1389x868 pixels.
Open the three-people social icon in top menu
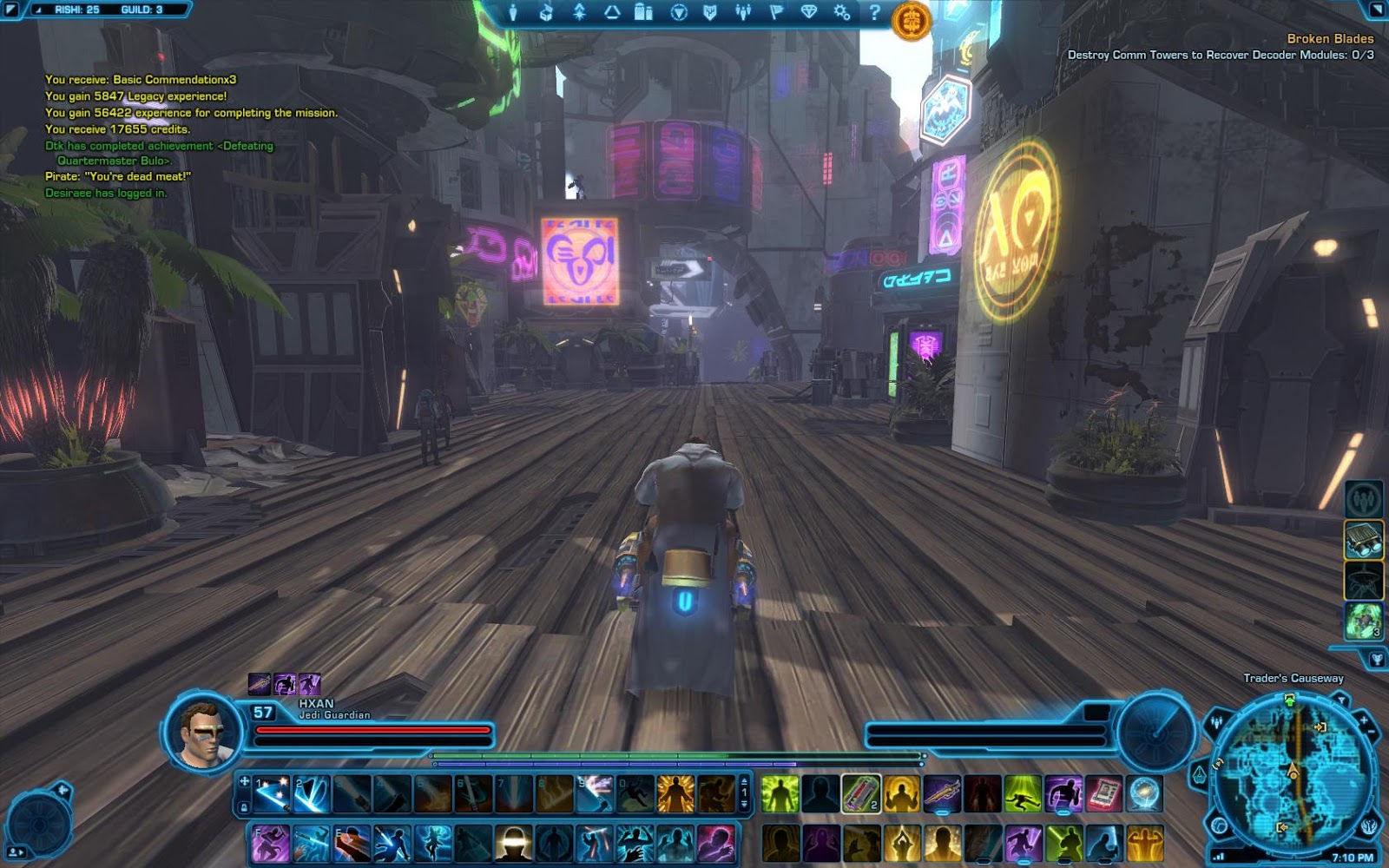(x=743, y=12)
